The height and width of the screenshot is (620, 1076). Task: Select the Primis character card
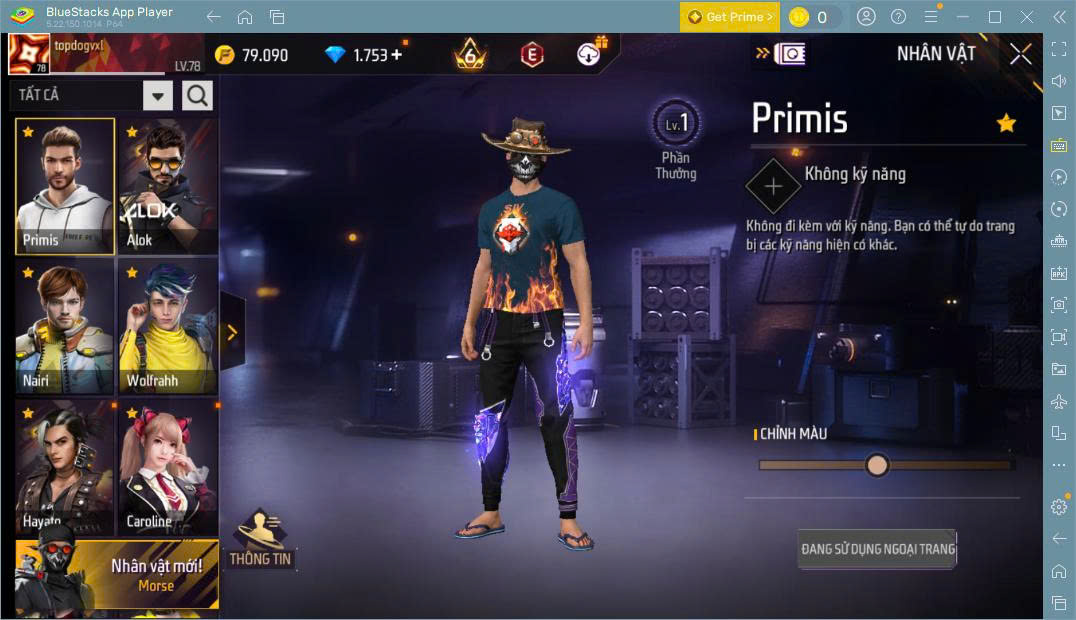tap(65, 186)
